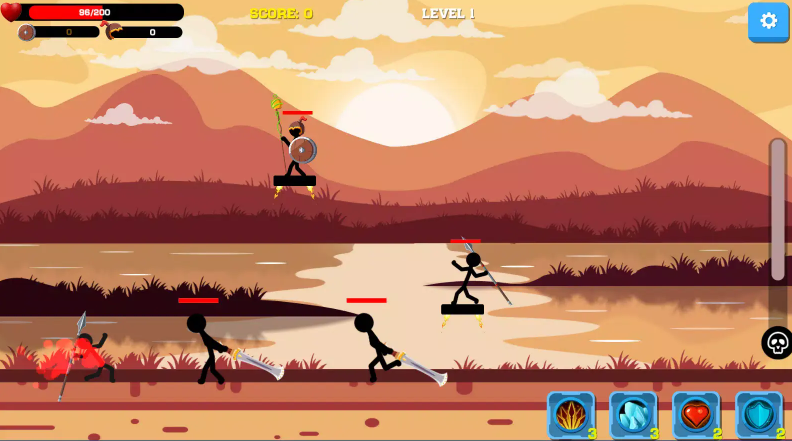Click the skull icon button

click(x=777, y=343)
